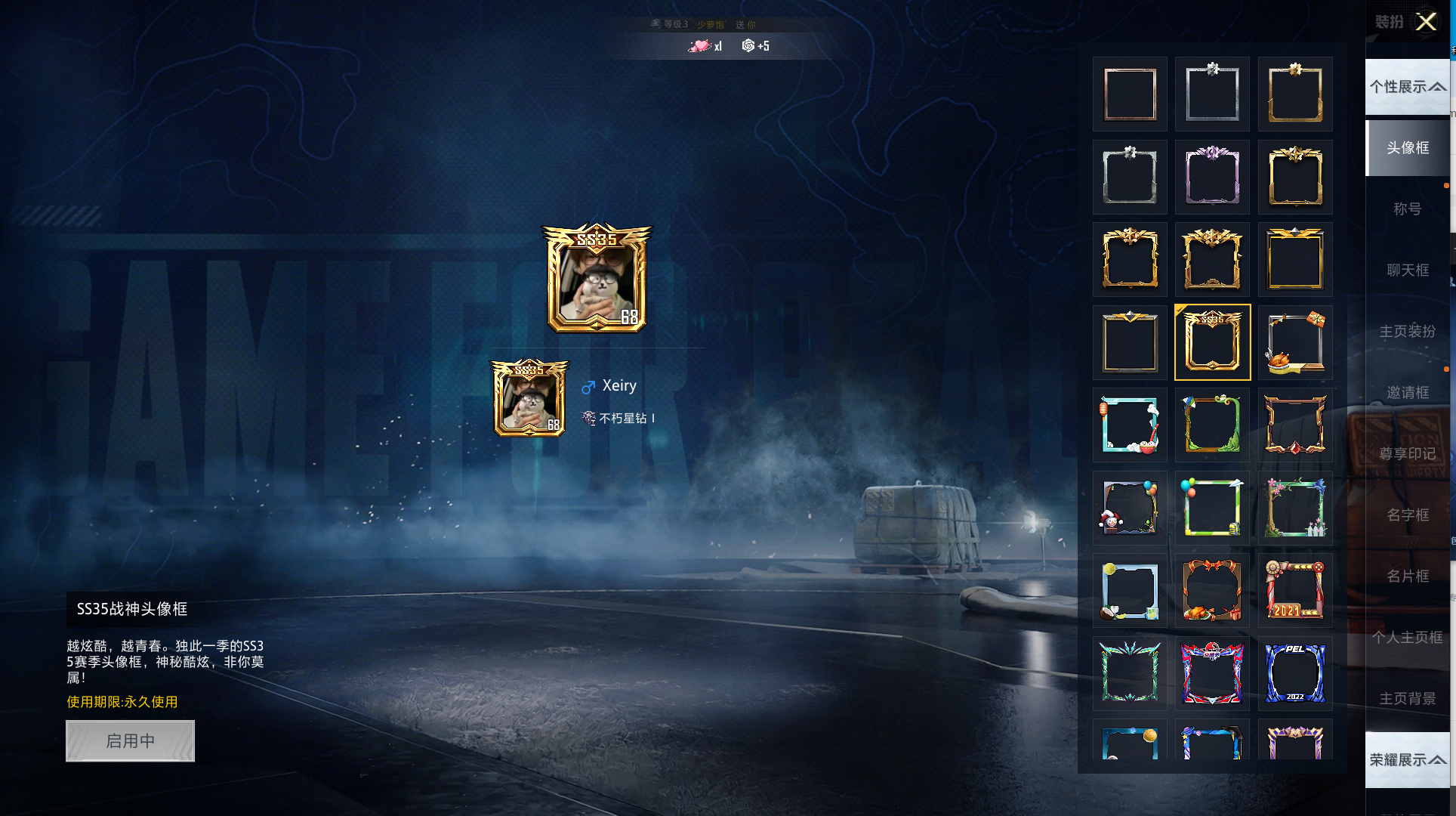The width and height of the screenshot is (1456, 816).
Task: Open the 主页背景 tab
Action: coord(1408,699)
